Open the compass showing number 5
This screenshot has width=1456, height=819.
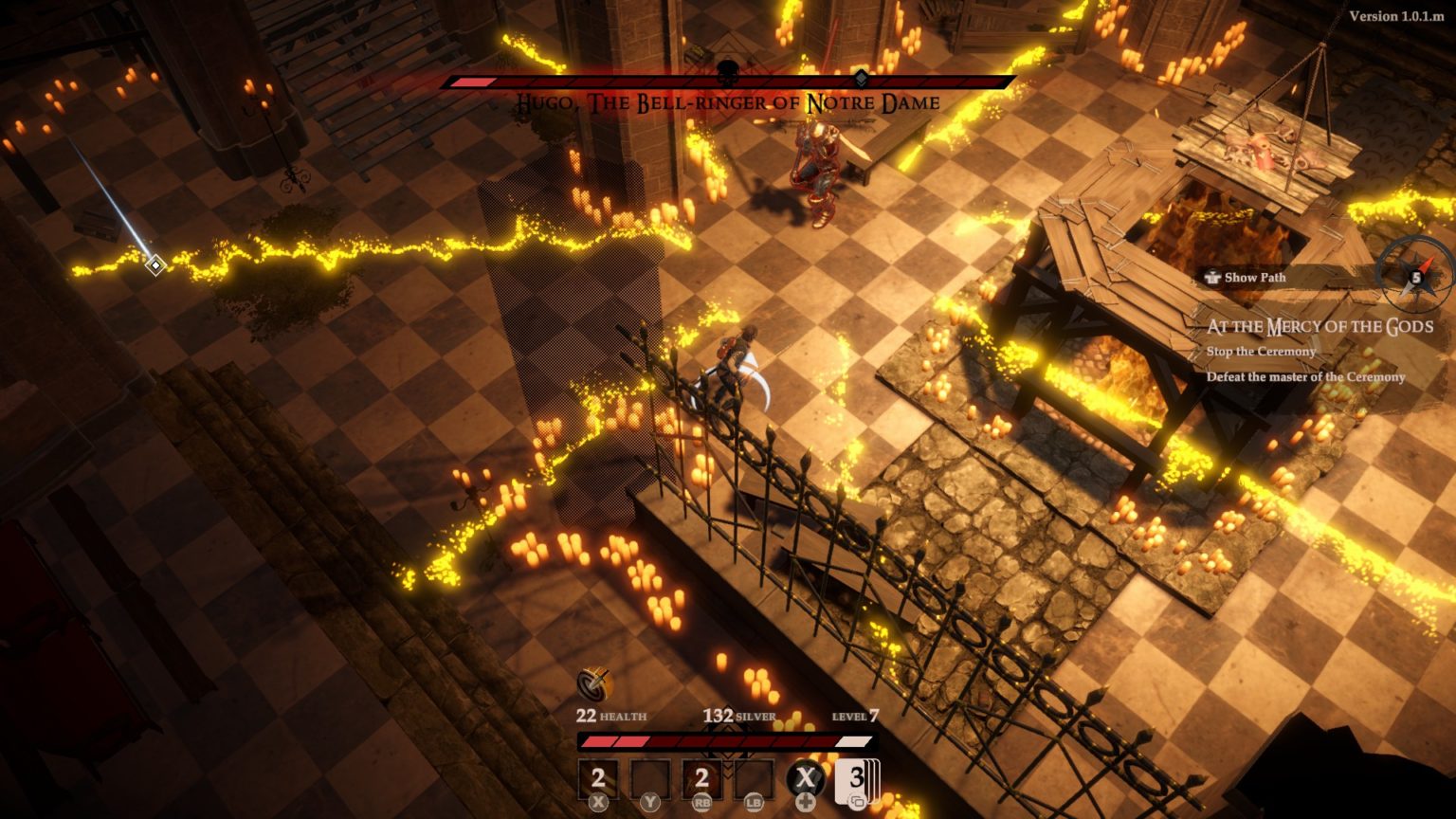pos(1415,276)
